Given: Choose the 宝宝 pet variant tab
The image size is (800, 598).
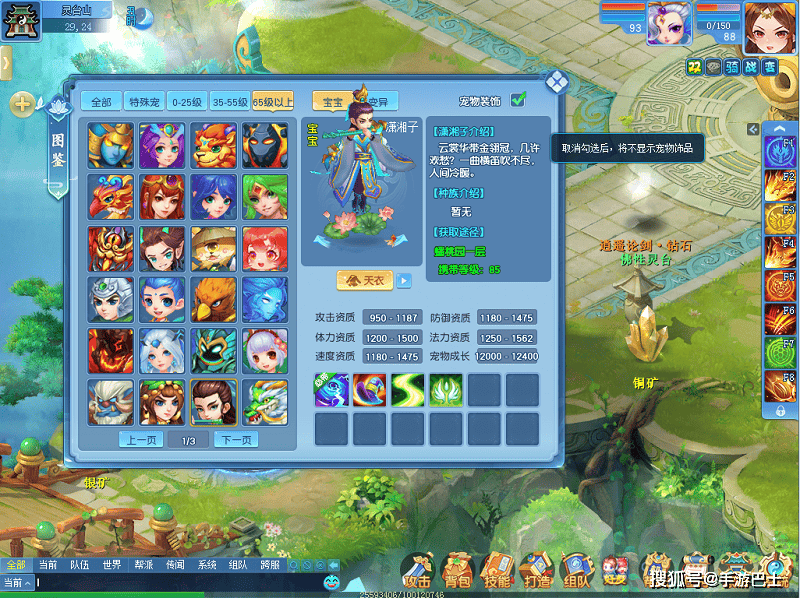Looking at the screenshot, I should [x=329, y=102].
